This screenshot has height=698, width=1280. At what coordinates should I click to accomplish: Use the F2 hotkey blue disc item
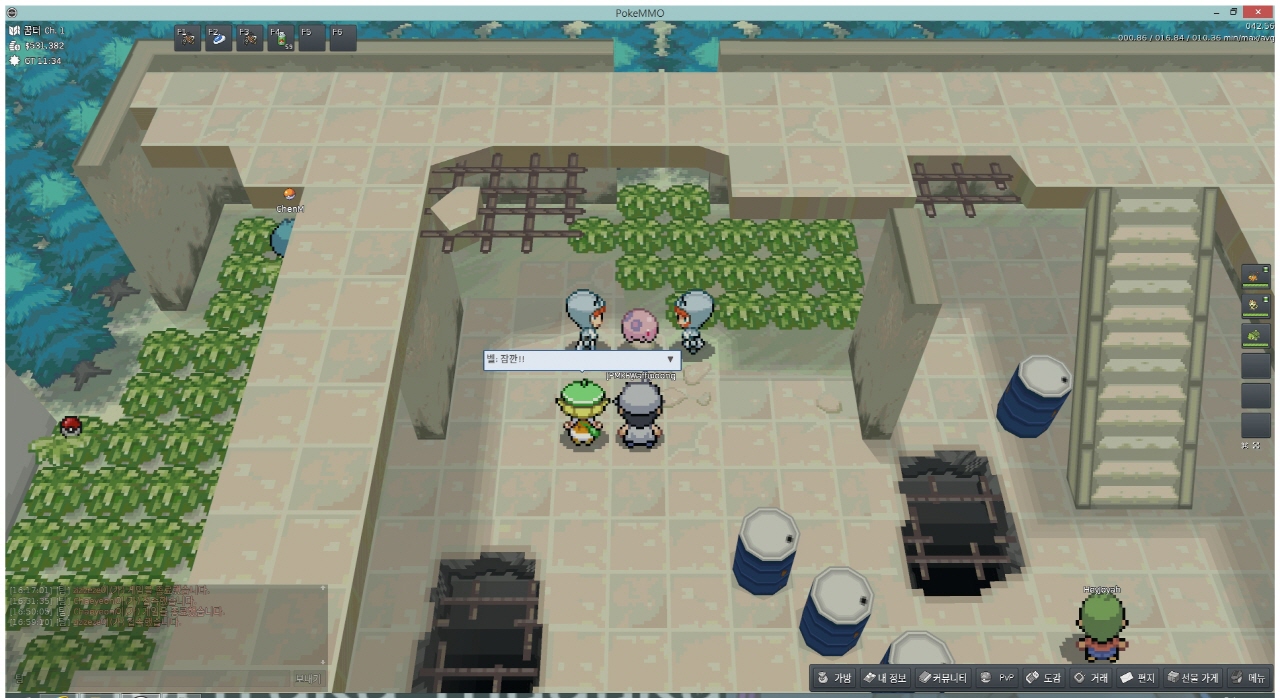(218, 38)
